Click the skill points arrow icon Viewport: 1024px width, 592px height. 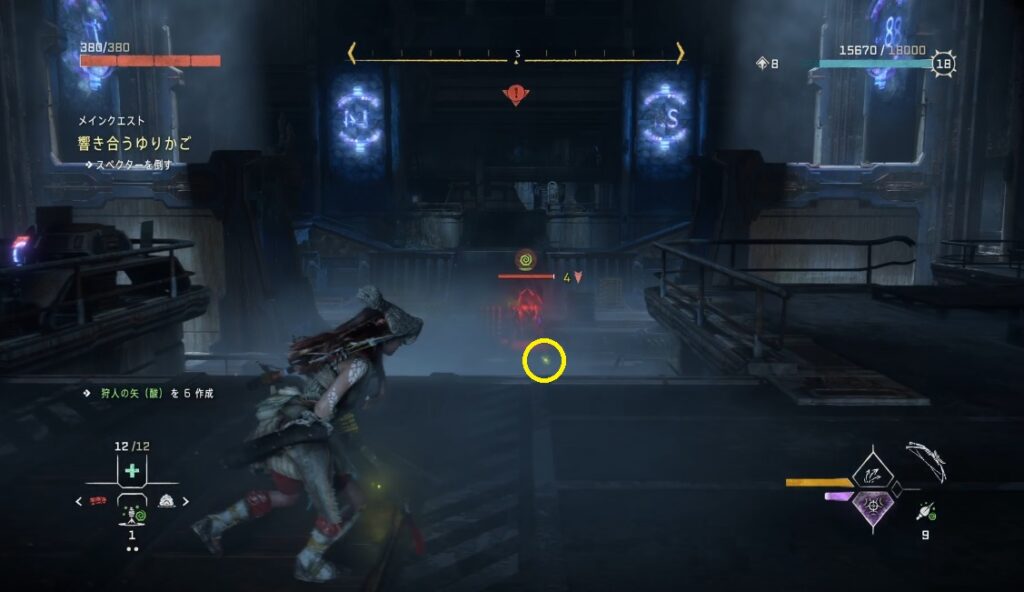pos(762,63)
